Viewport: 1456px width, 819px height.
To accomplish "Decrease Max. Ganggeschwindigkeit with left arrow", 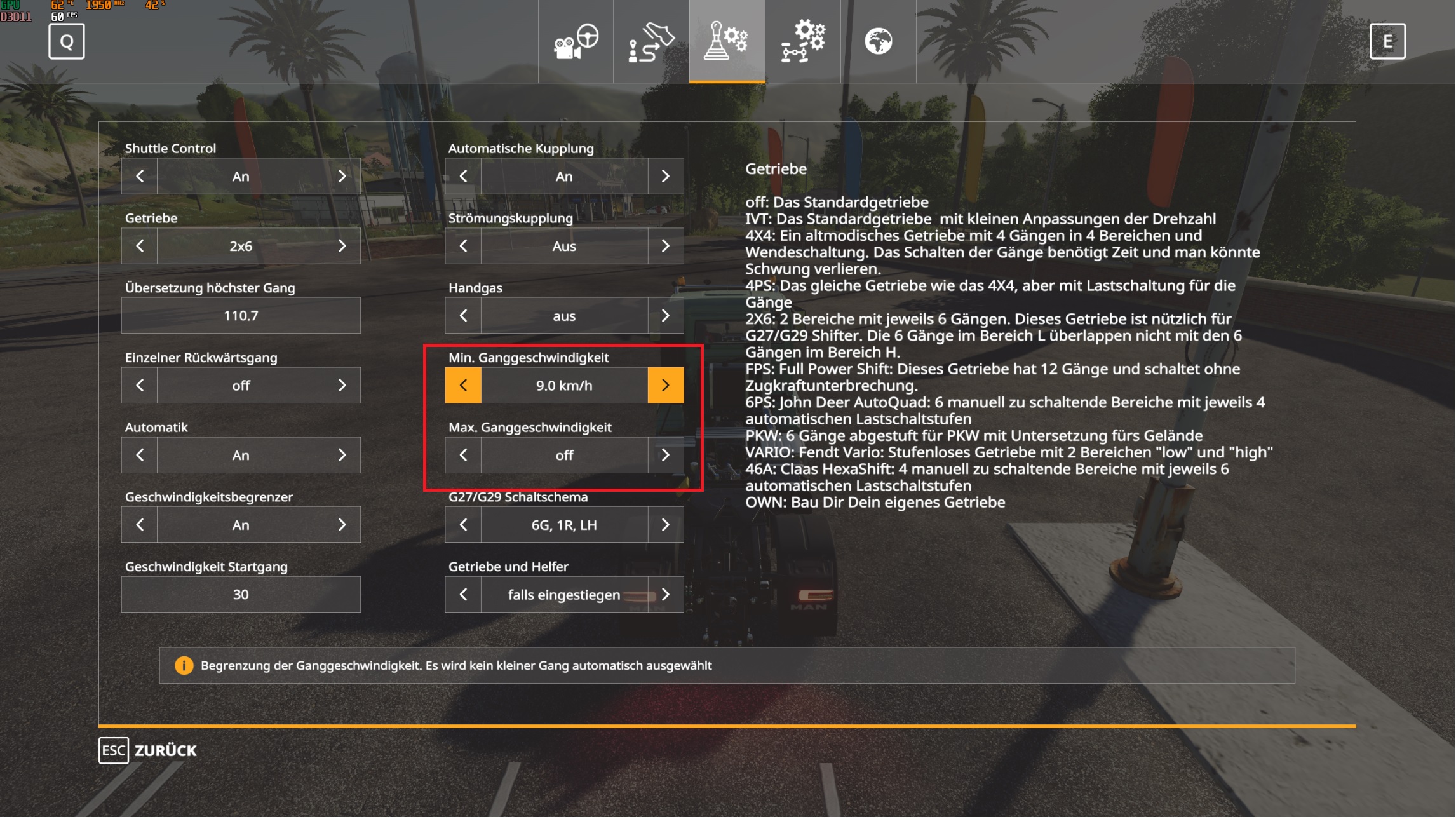I will (463, 455).
